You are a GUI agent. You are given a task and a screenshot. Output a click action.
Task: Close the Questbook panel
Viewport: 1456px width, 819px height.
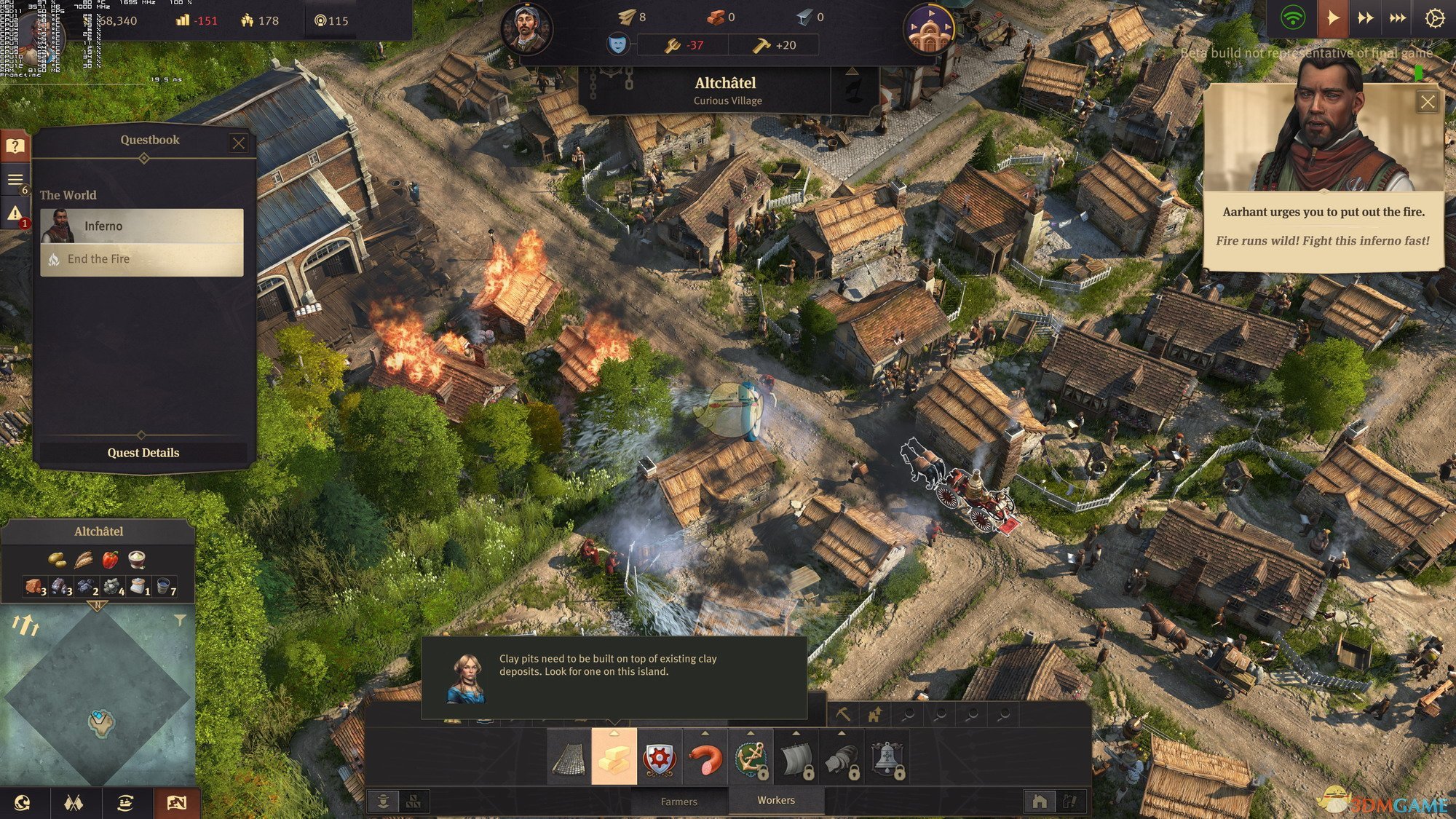(238, 143)
